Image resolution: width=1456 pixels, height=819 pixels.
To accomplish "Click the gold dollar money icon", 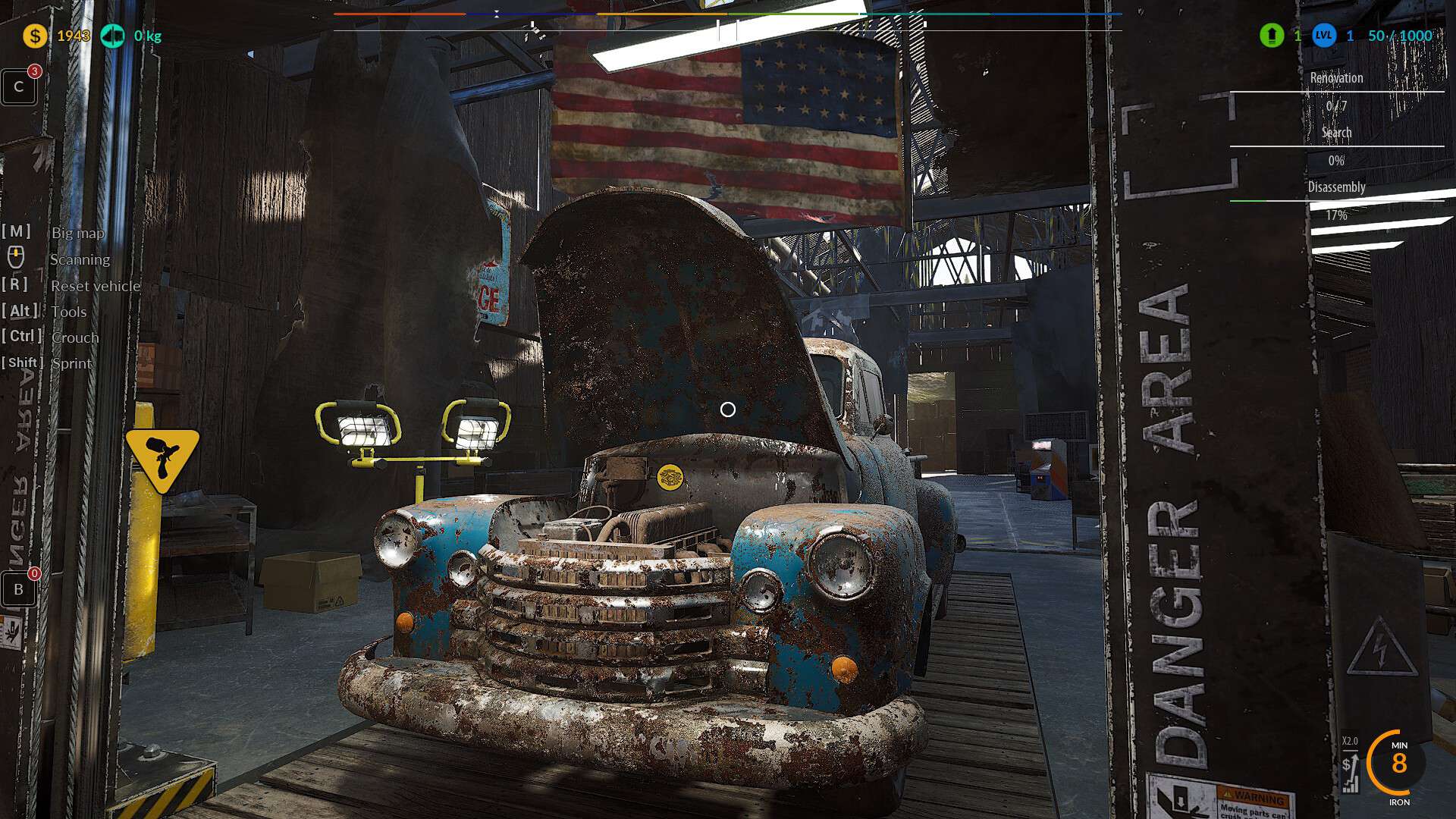I will point(35,36).
